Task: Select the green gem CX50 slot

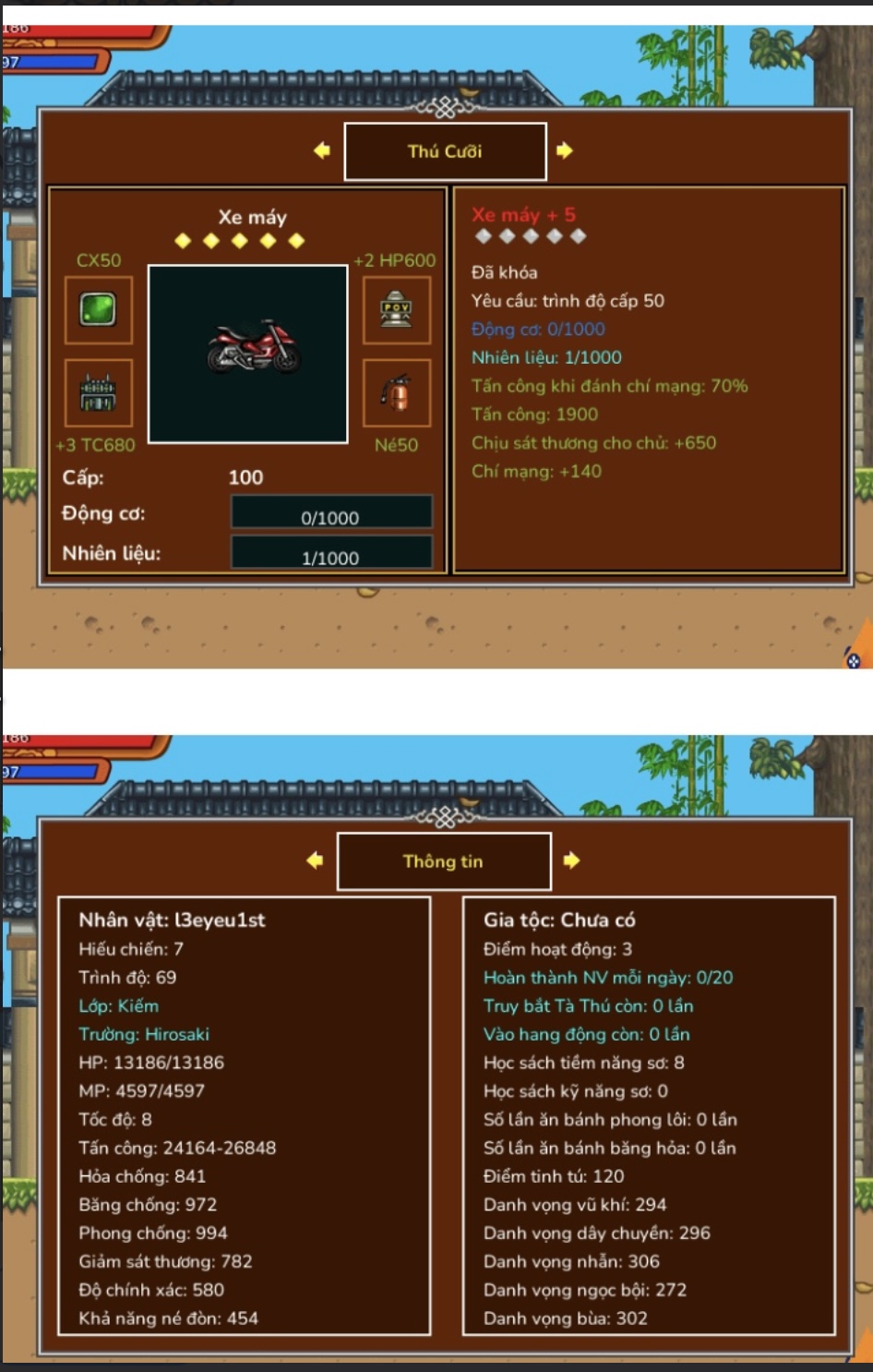Action: tap(99, 309)
